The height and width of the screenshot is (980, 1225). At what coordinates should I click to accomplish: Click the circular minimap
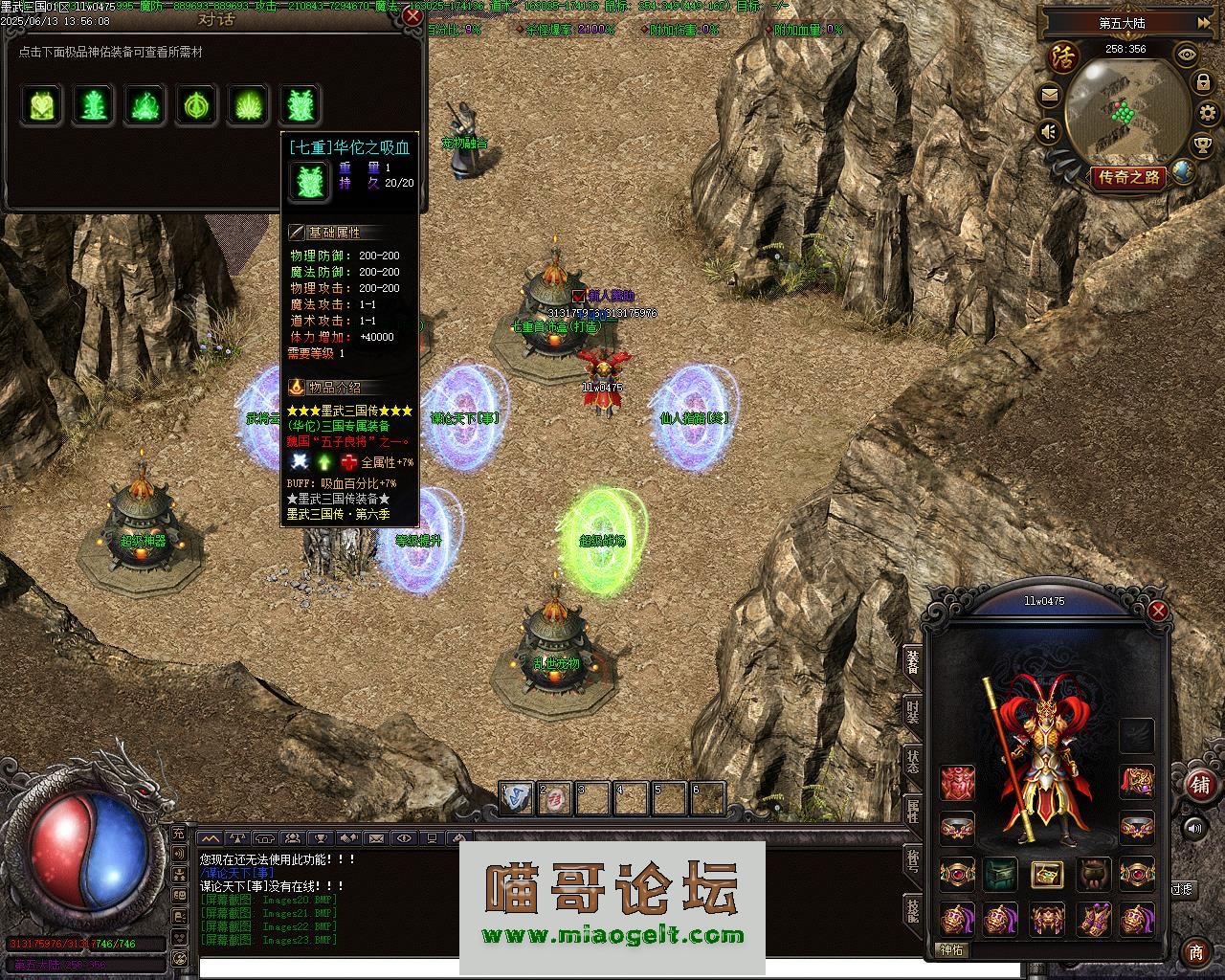tap(1126, 110)
